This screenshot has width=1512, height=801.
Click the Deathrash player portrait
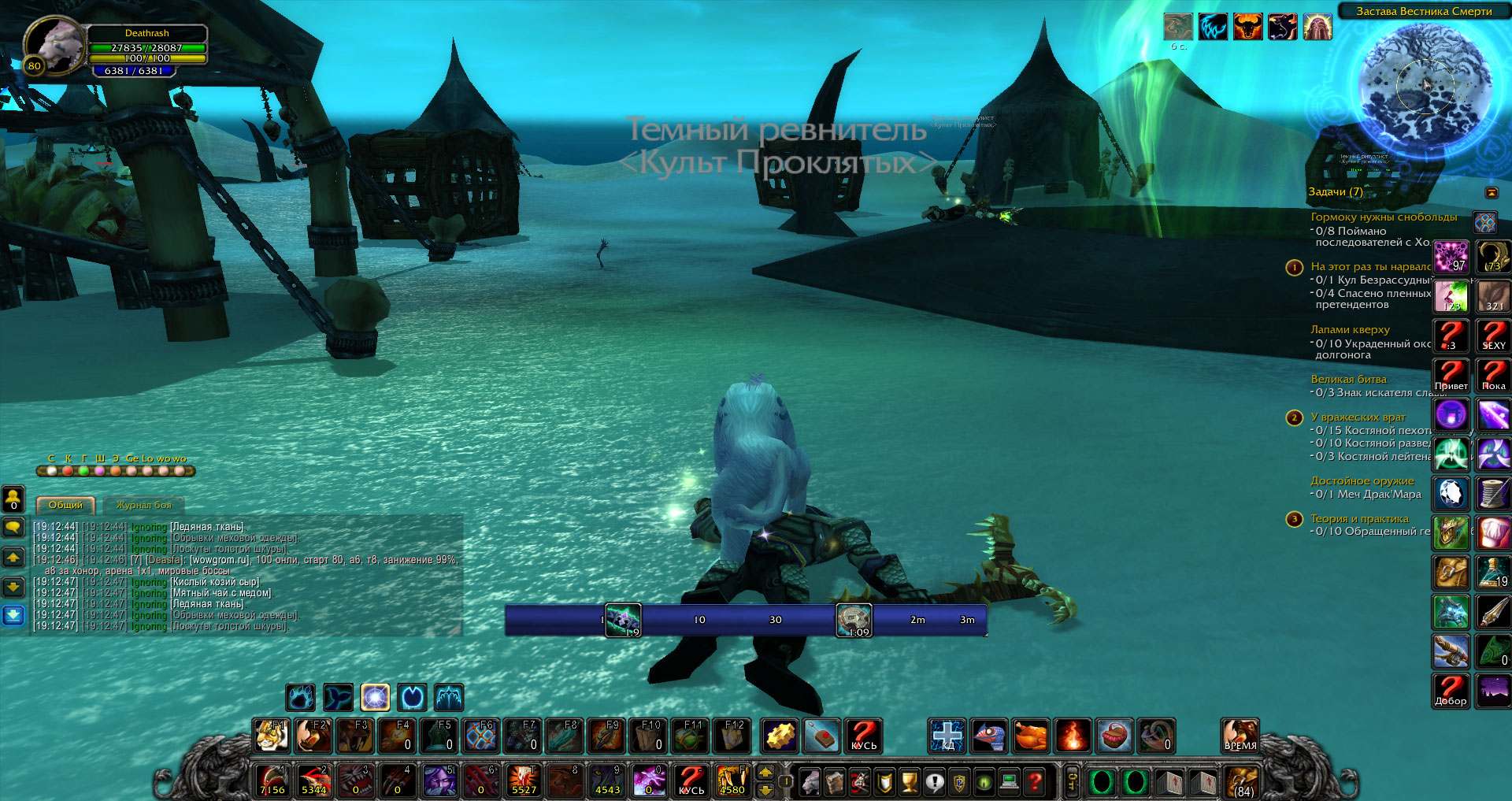[x=53, y=45]
